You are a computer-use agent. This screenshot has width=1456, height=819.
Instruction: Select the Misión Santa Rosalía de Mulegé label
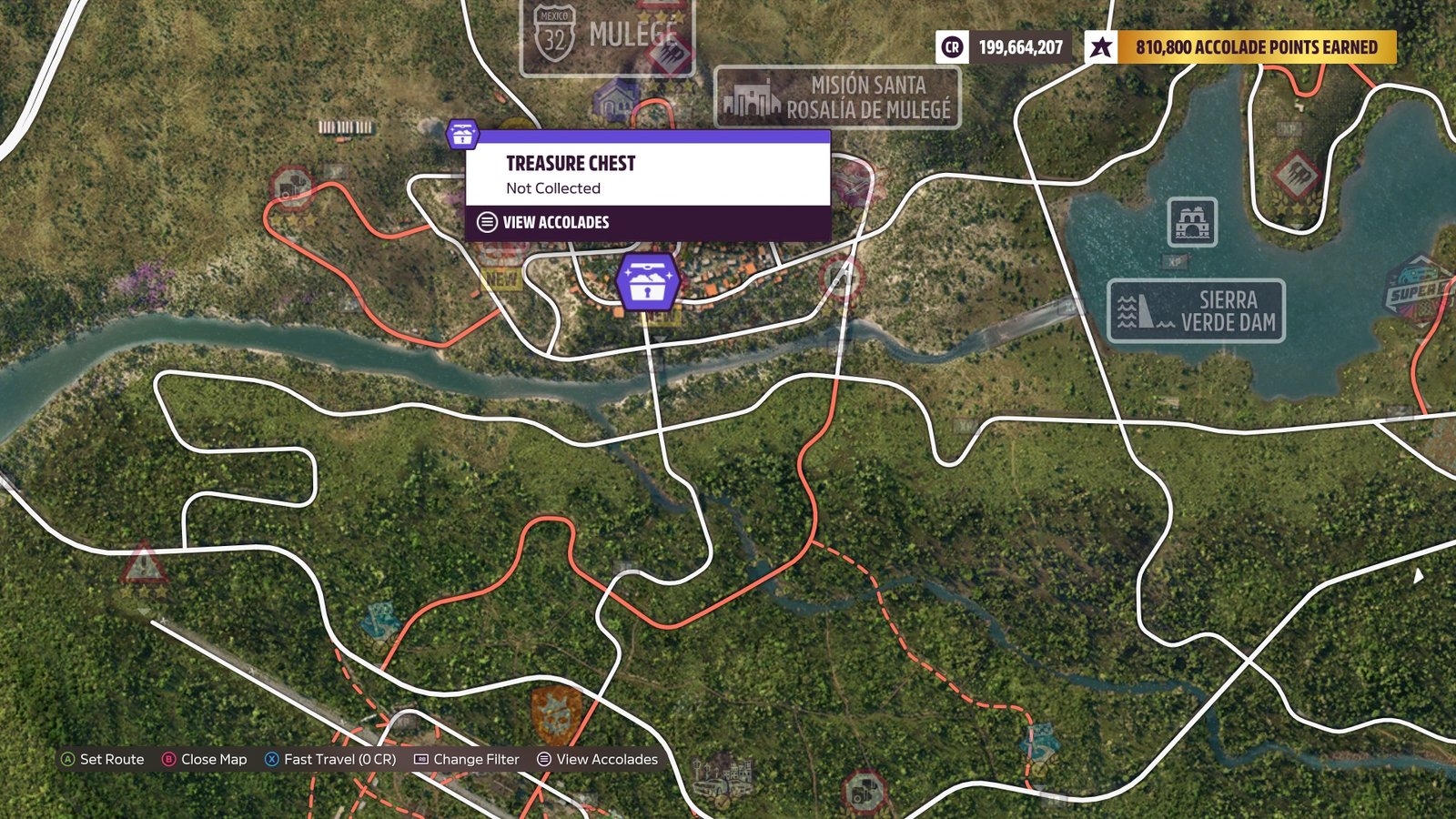[x=837, y=97]
